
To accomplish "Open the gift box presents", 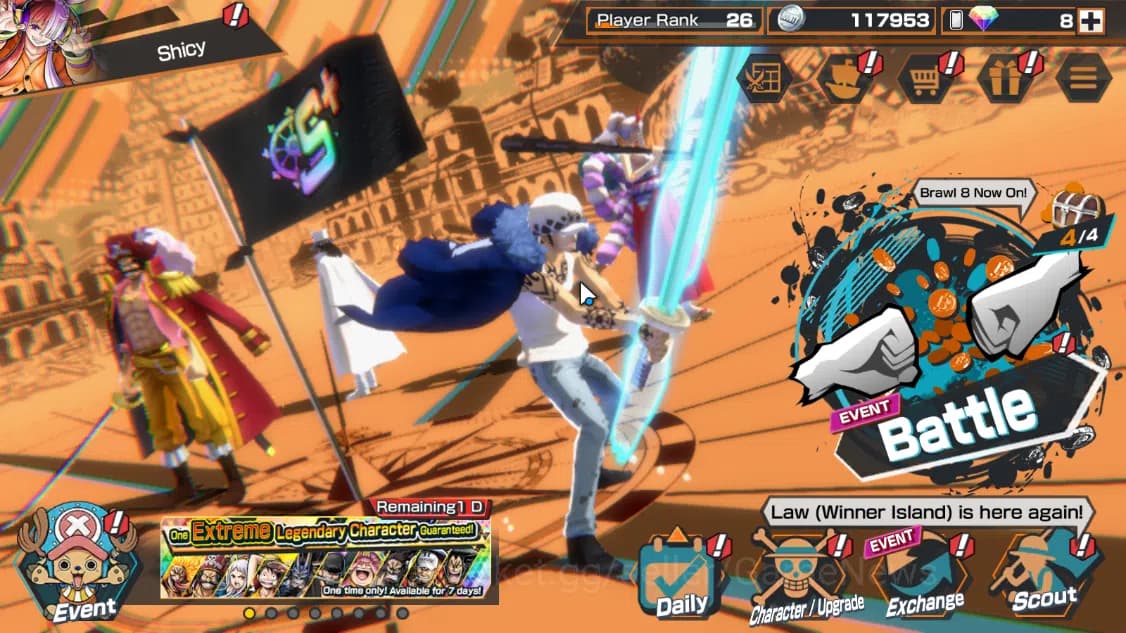I will click(x=1005, y=78).
